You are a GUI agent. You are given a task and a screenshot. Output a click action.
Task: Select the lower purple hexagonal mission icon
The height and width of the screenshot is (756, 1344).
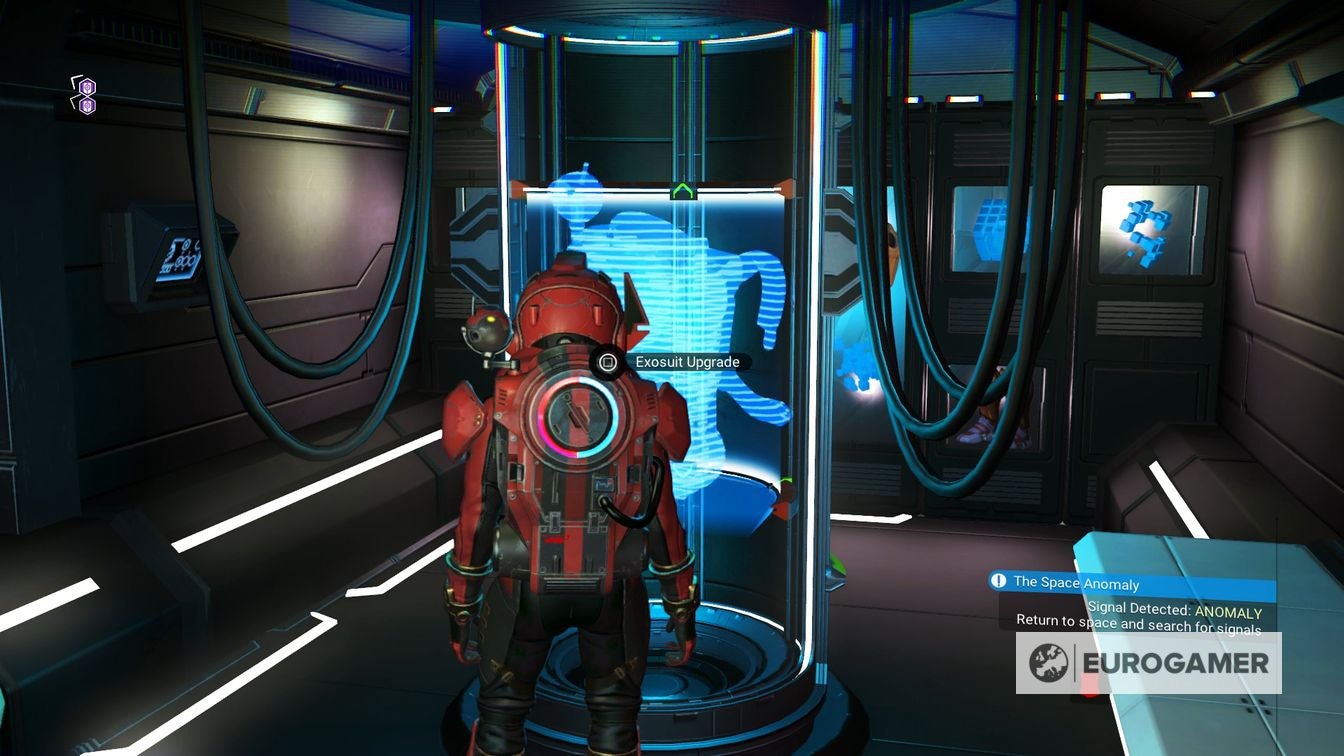pyautogui.click(x=87, y=104)
